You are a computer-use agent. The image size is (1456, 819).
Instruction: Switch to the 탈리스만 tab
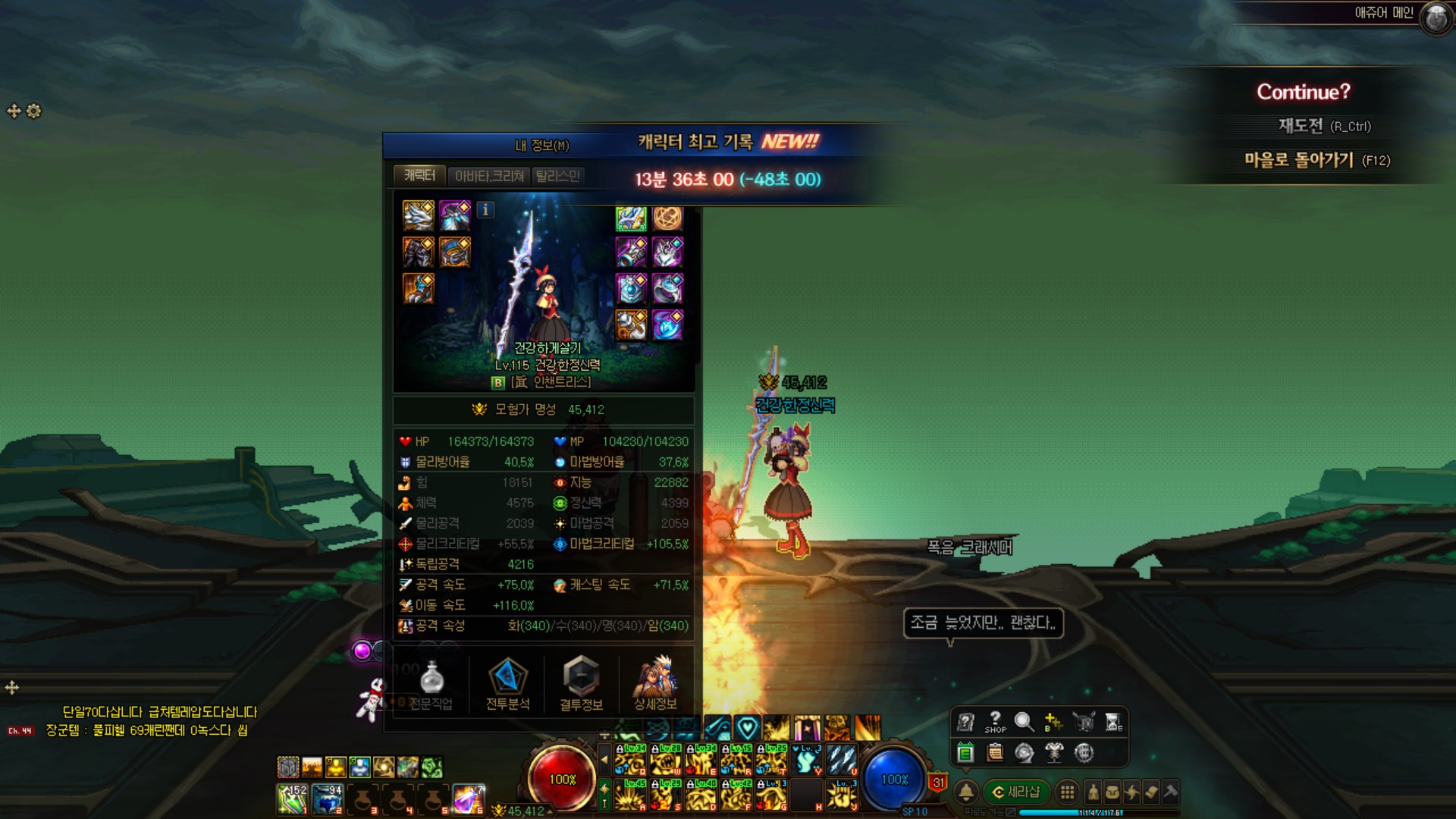pos(557,176)
